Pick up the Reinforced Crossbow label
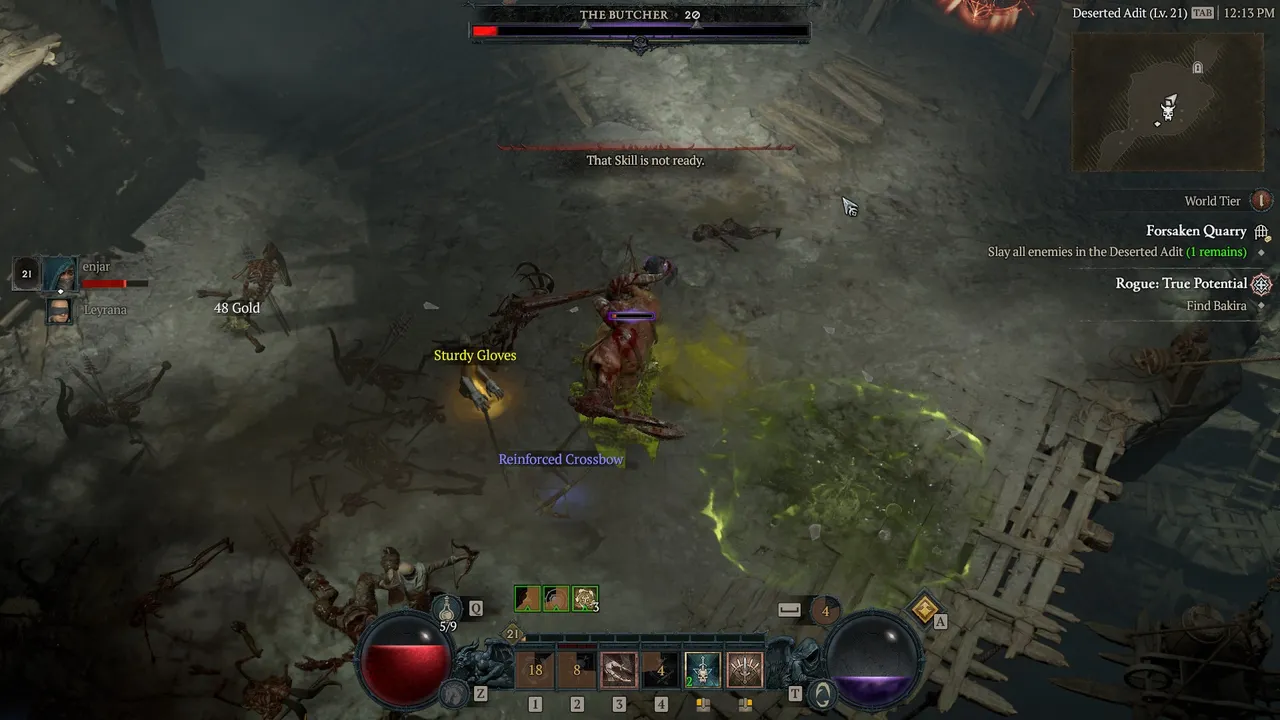This screenshot has width=1280, height=720. 561,460
